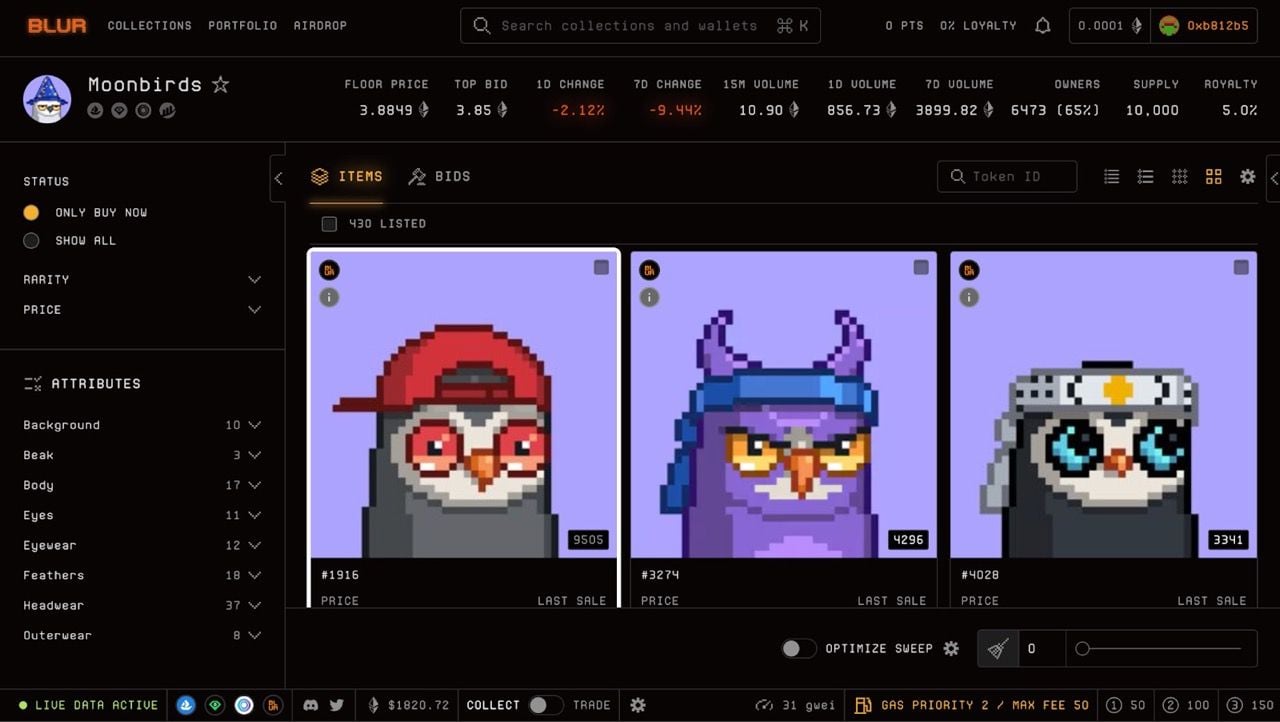The image size is (1280, 722).
Task: Open the display settings gear near view options
Action: click(1247, 176)
